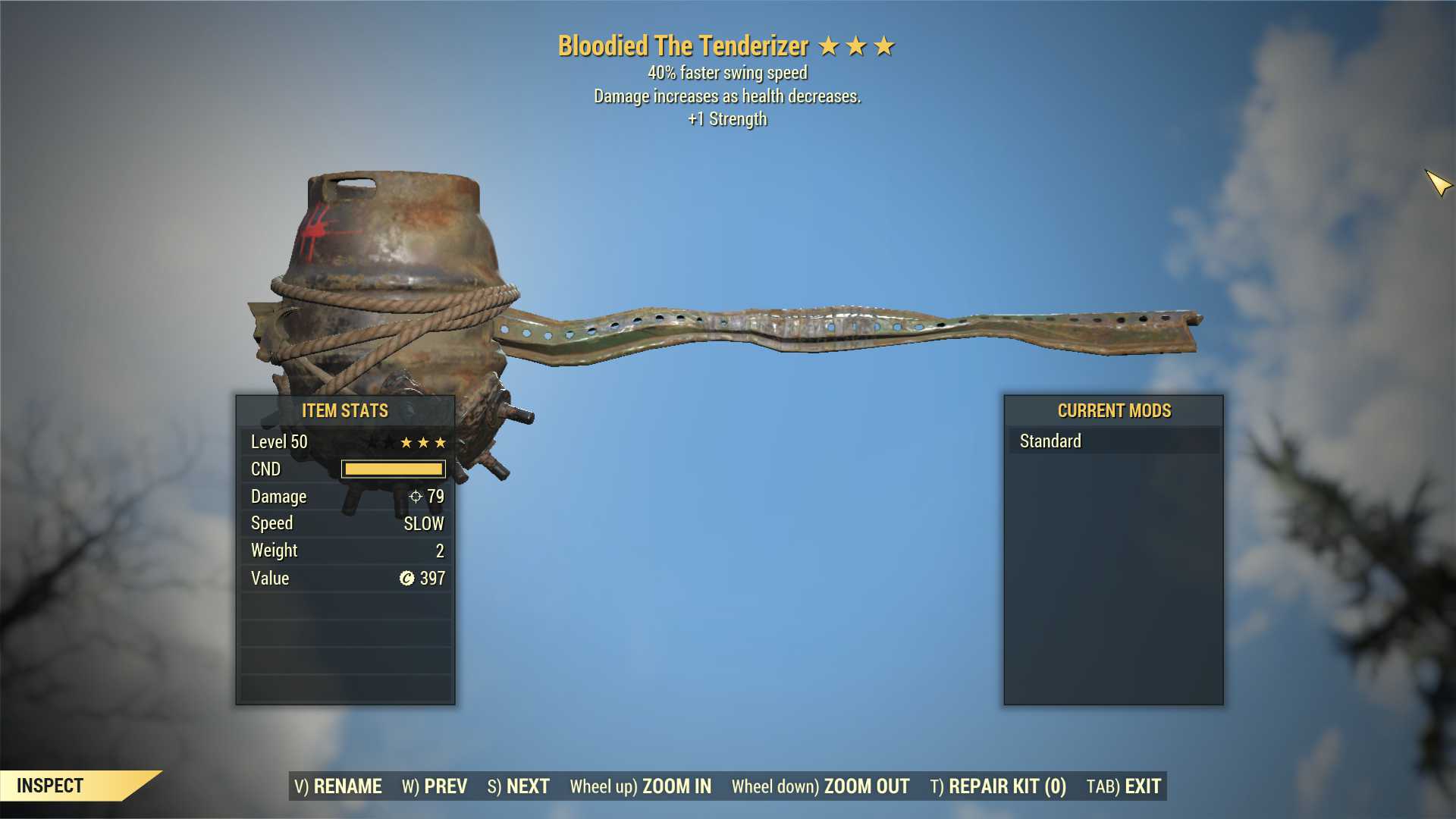Select the SLOW speed indicator

[425, 523]
